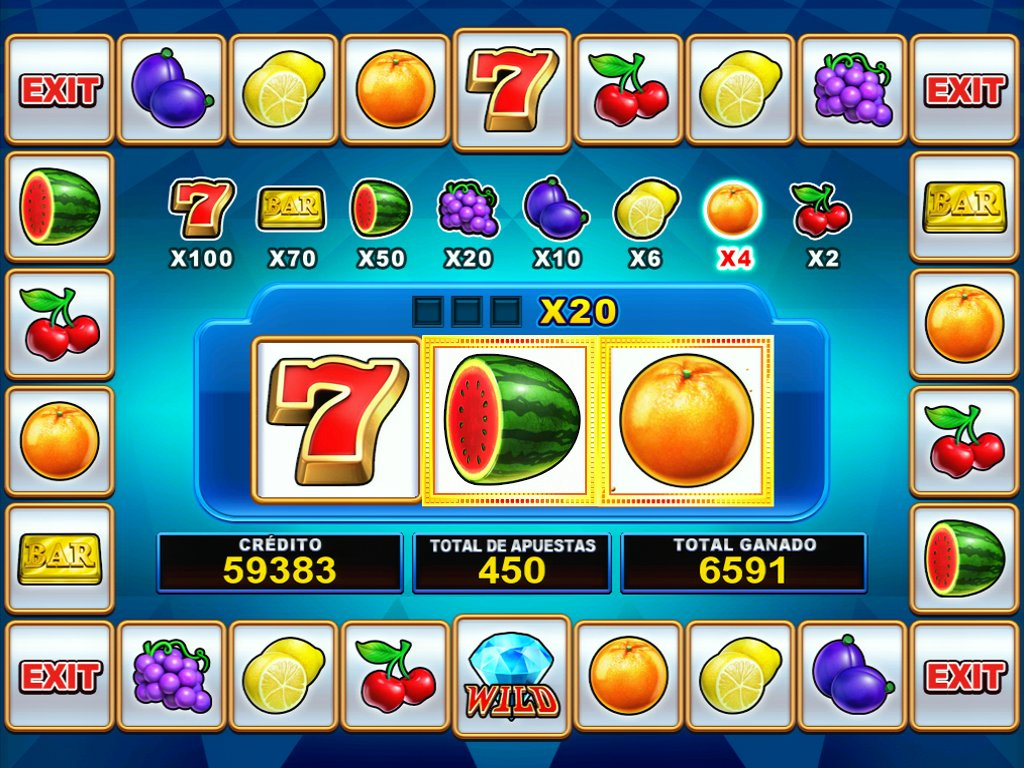
Task: Select the X10 plum paytable symbol
Action: 556,207
